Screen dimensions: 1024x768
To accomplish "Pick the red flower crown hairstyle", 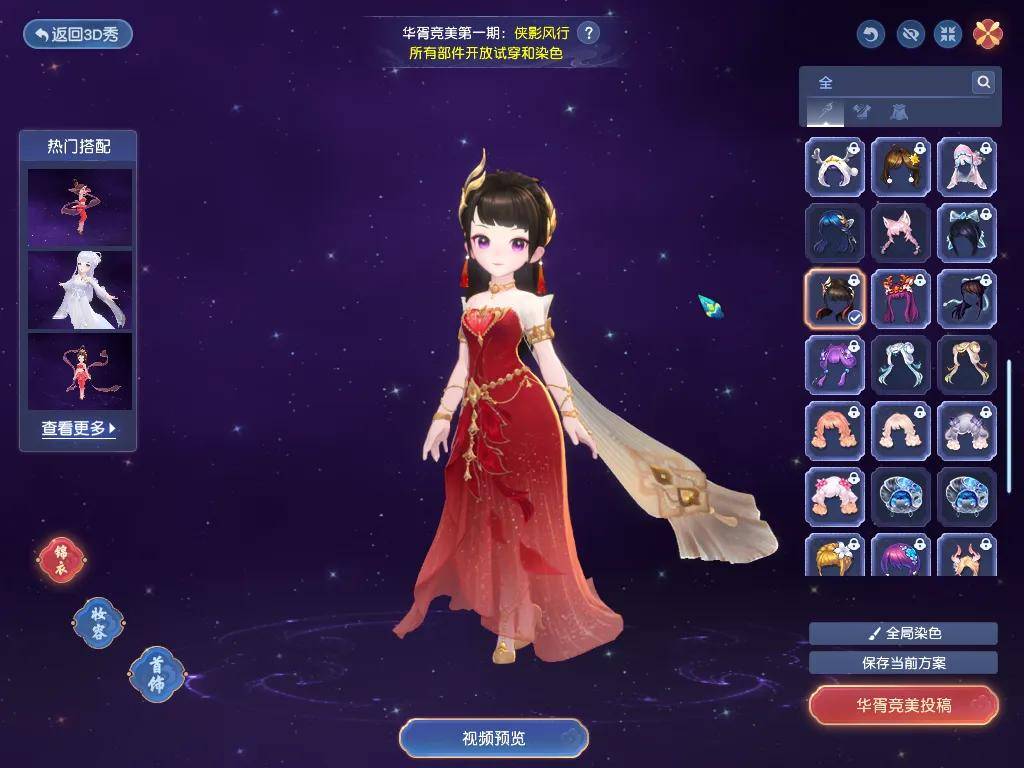I will (x=901, y=299).
